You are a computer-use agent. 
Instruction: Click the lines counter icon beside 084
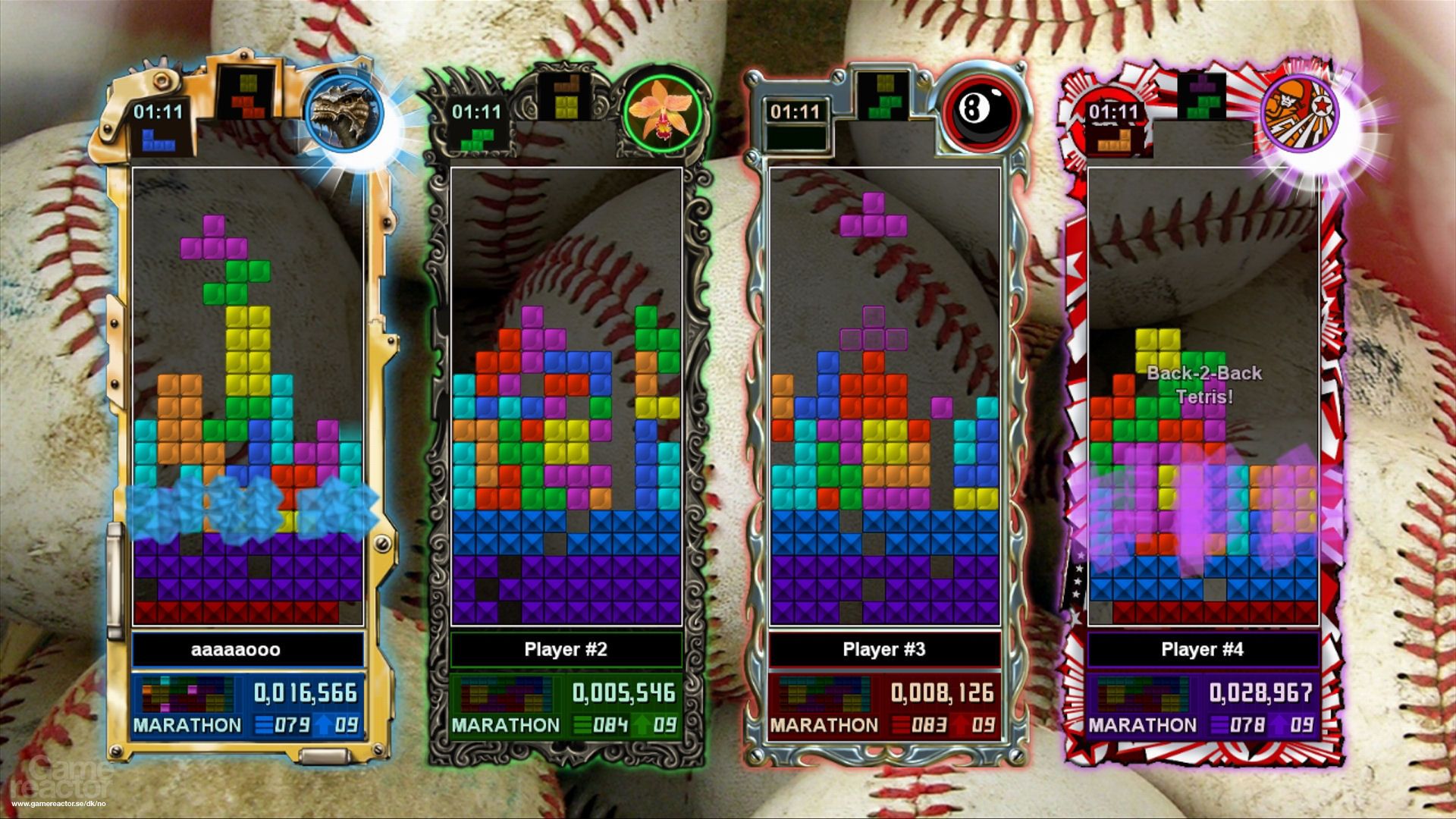580,725
